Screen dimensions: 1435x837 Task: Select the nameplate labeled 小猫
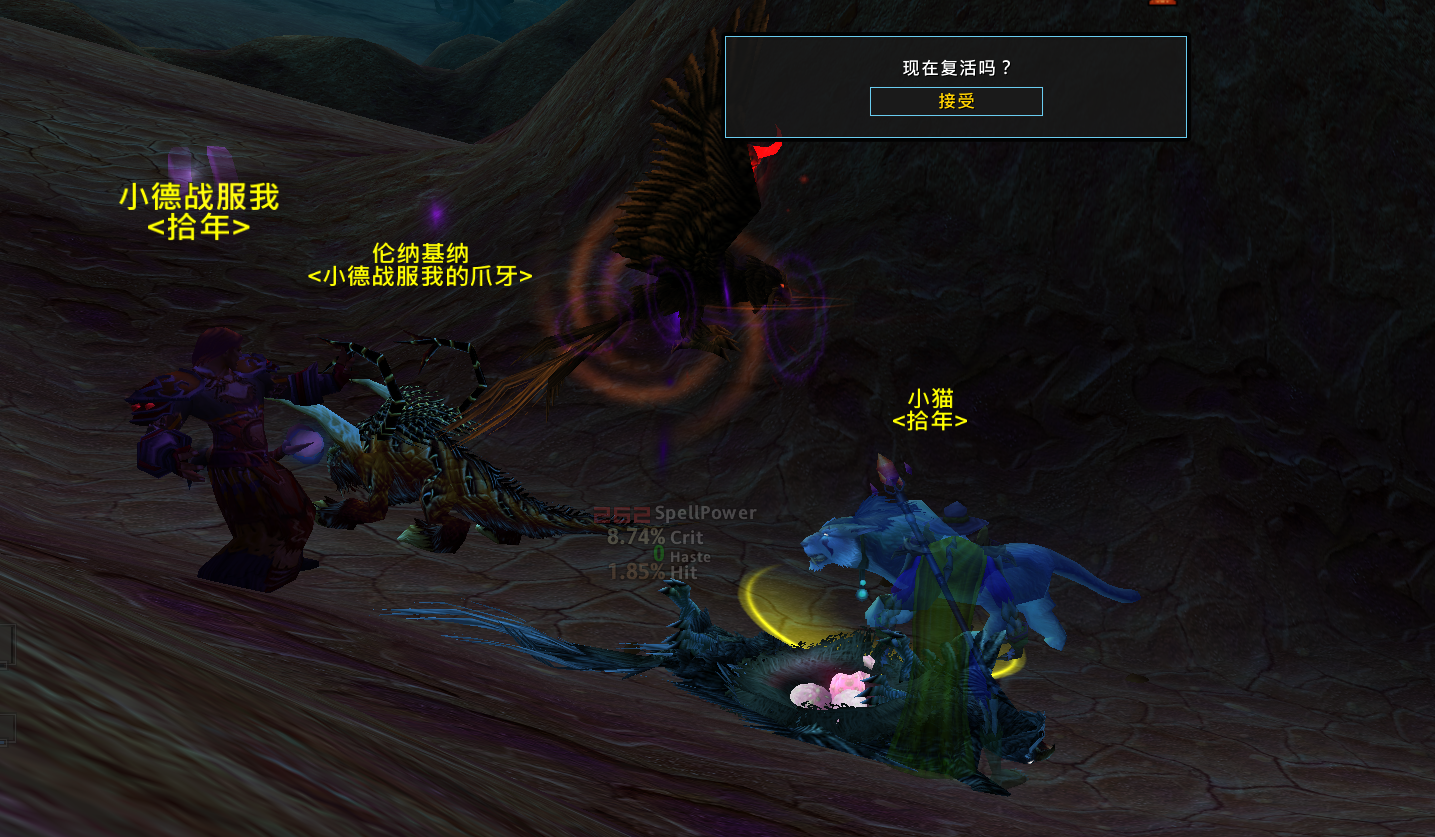931,398
